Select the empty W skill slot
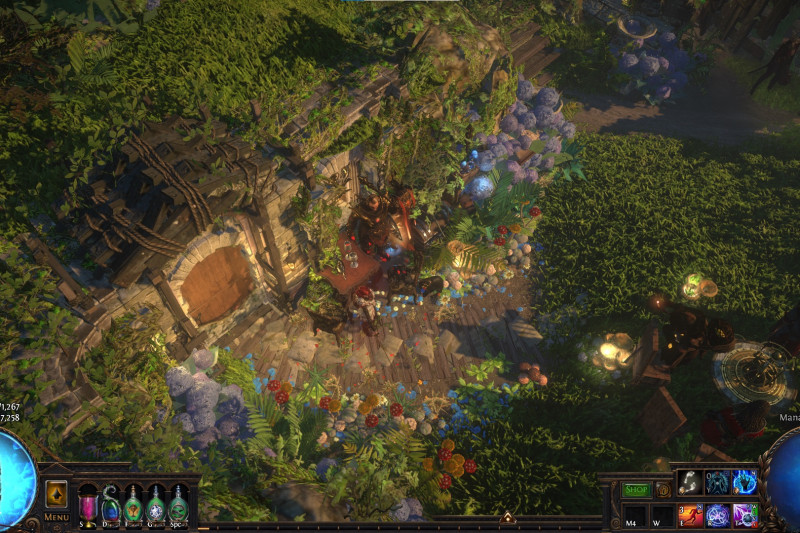This screenshot has width=800, height=533. point(661,516)
